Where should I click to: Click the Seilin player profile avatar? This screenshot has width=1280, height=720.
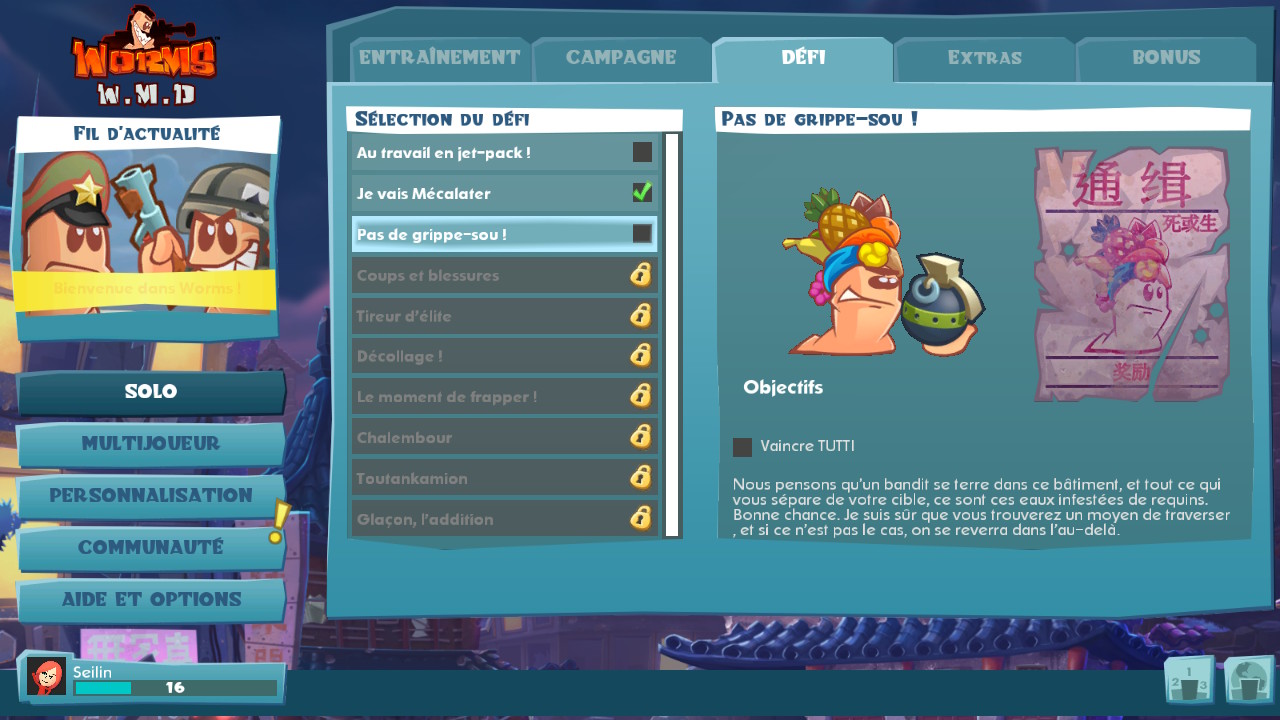pos(46,677)
